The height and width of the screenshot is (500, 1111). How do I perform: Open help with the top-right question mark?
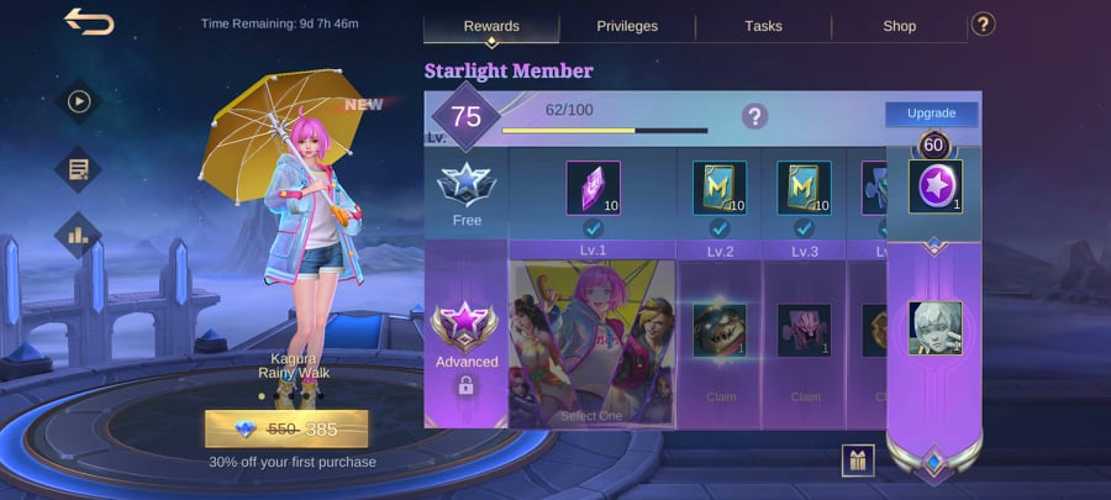(983, 24)
